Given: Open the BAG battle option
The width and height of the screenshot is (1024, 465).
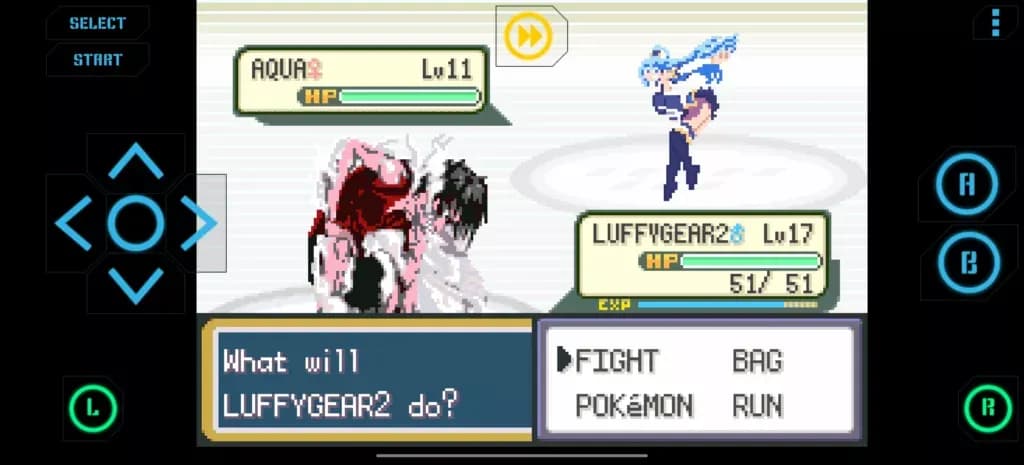Looking at the screenshot, I should click(757, 361).
